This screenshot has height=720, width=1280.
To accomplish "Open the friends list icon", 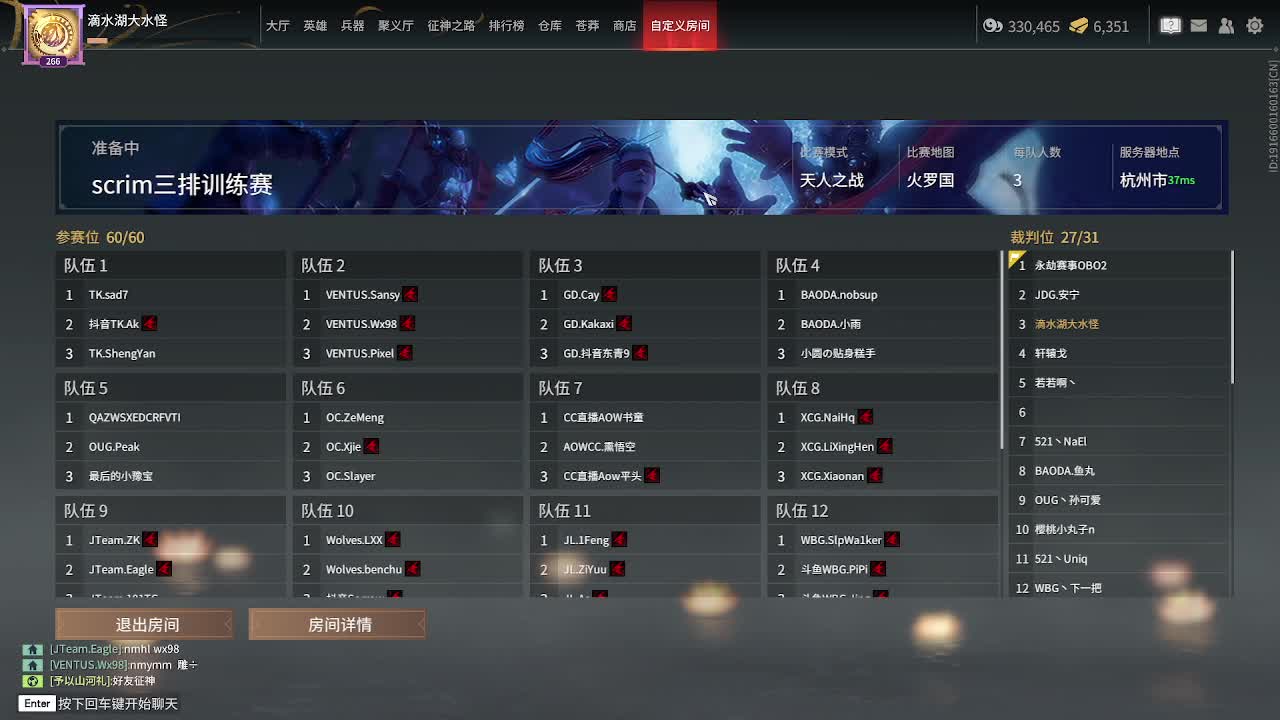I will click(1226, 25).
